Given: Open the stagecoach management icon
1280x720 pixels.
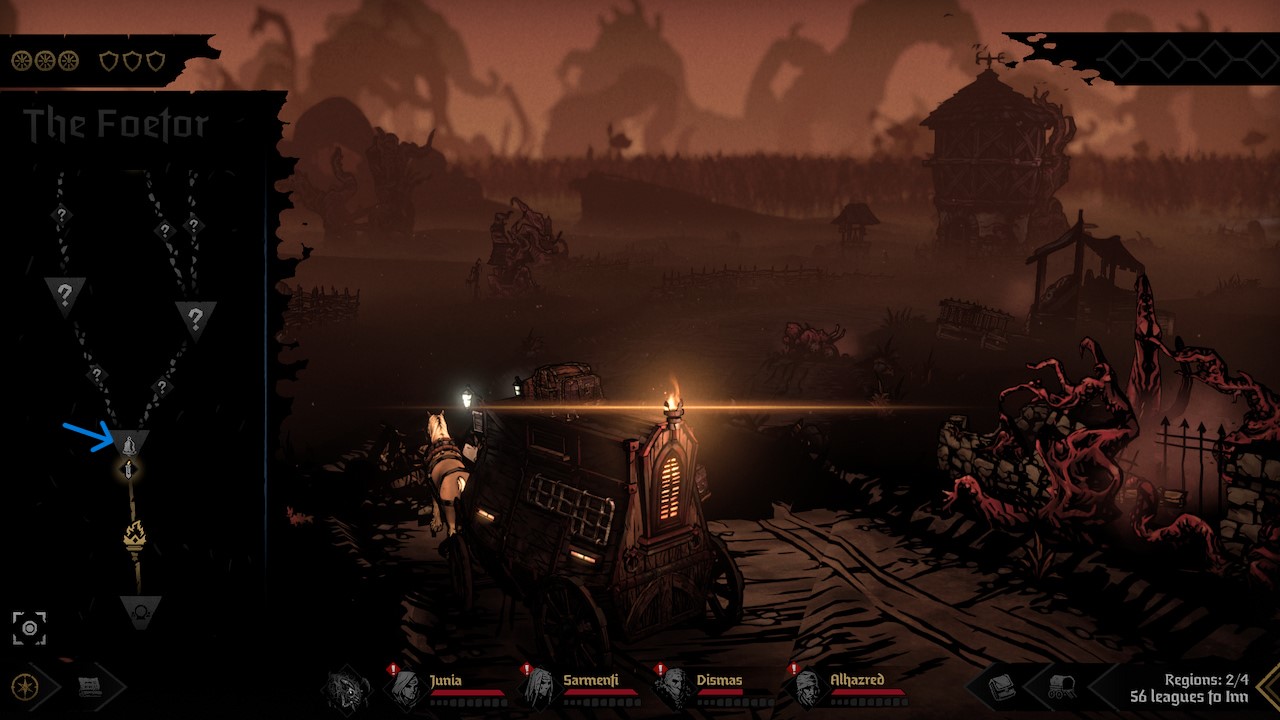Looking at the screenshot, I should tap(1061, 687).
